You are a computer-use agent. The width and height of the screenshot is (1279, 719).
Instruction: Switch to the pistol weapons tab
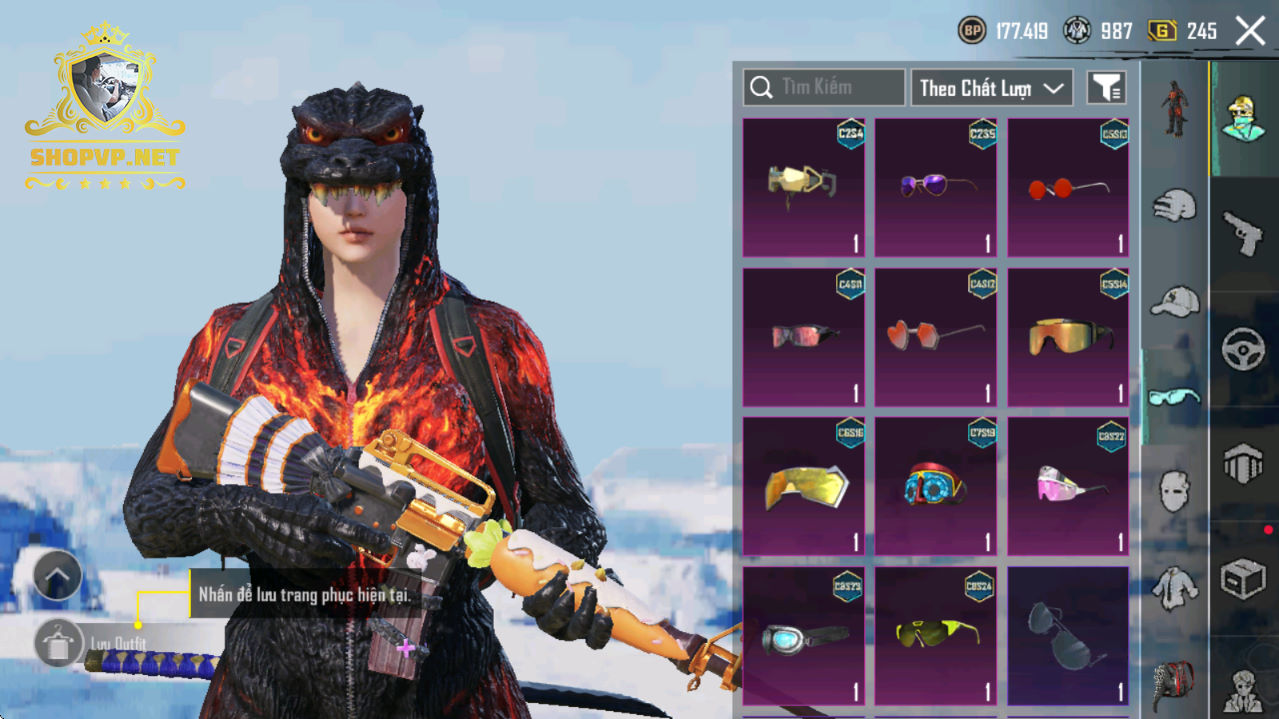1243,233
